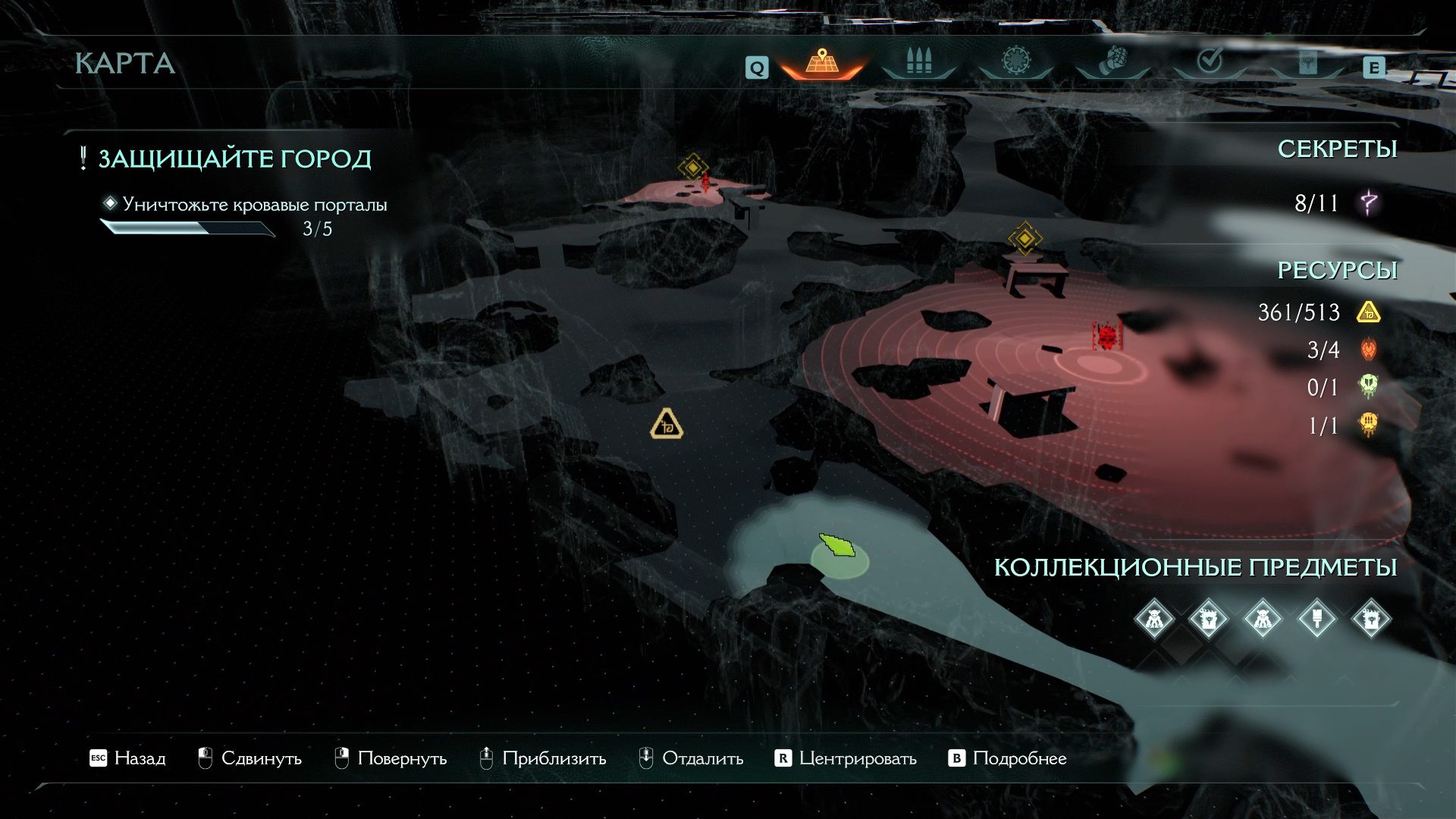Click the green player arrow on map
The height and width of the screenshot is (819, 1456).
(x=836, y=546)
